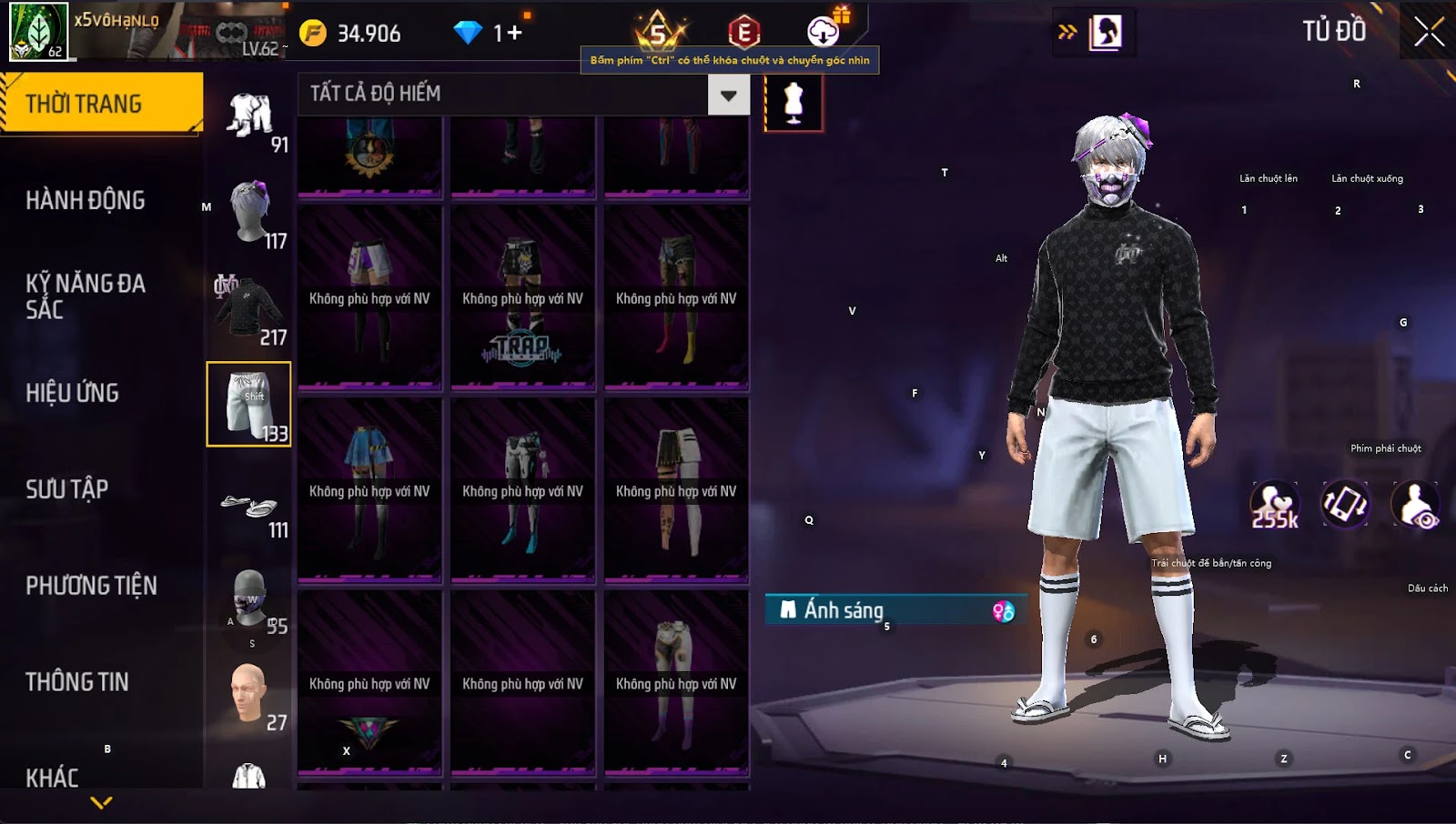1456x824 pixels.
Task: Open the Thông Tin tab
Action: click(77, 682)
